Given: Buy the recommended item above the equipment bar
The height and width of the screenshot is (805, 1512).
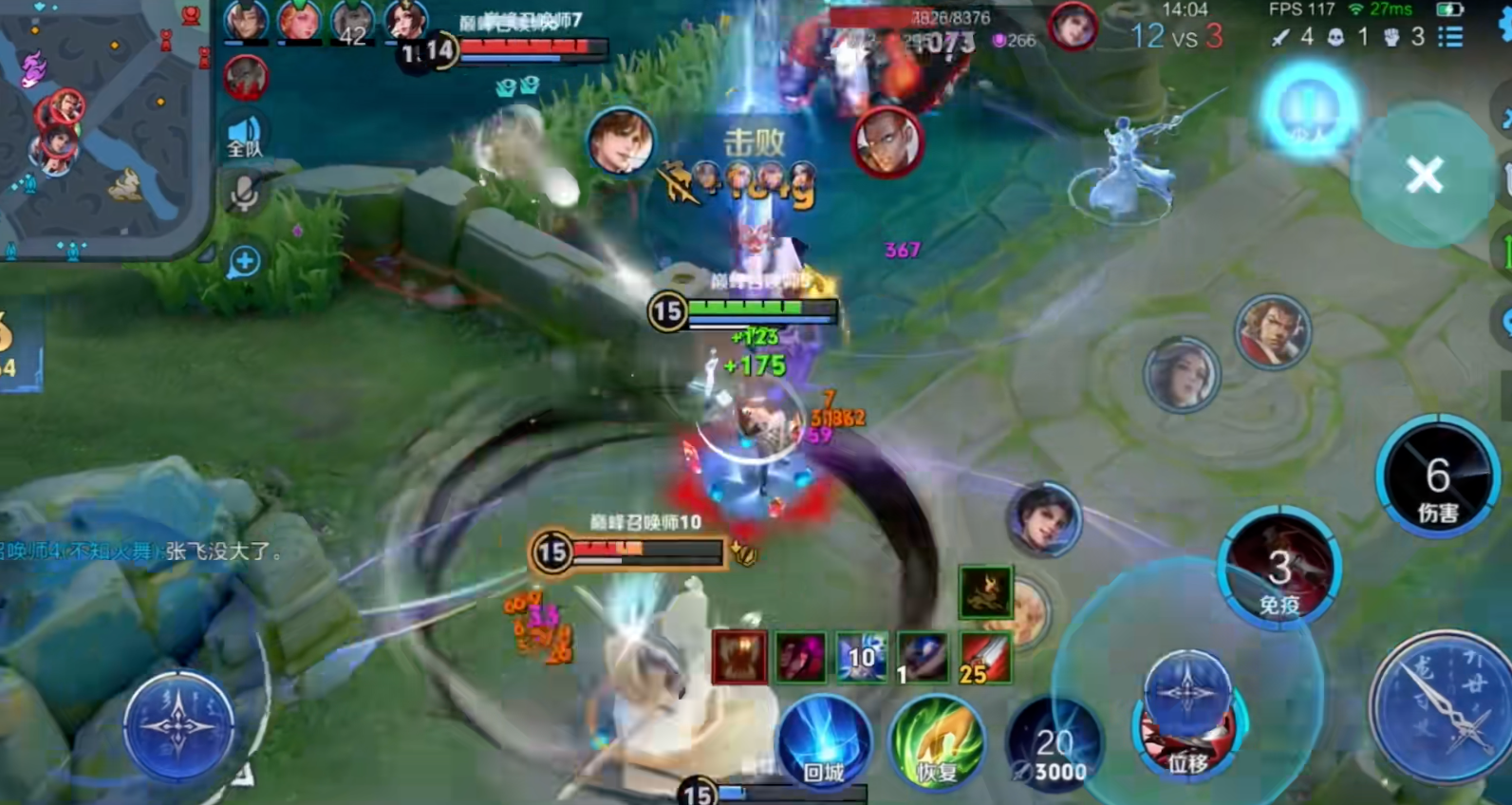Looking at the screenshot, I should click(x=985, y=593).
